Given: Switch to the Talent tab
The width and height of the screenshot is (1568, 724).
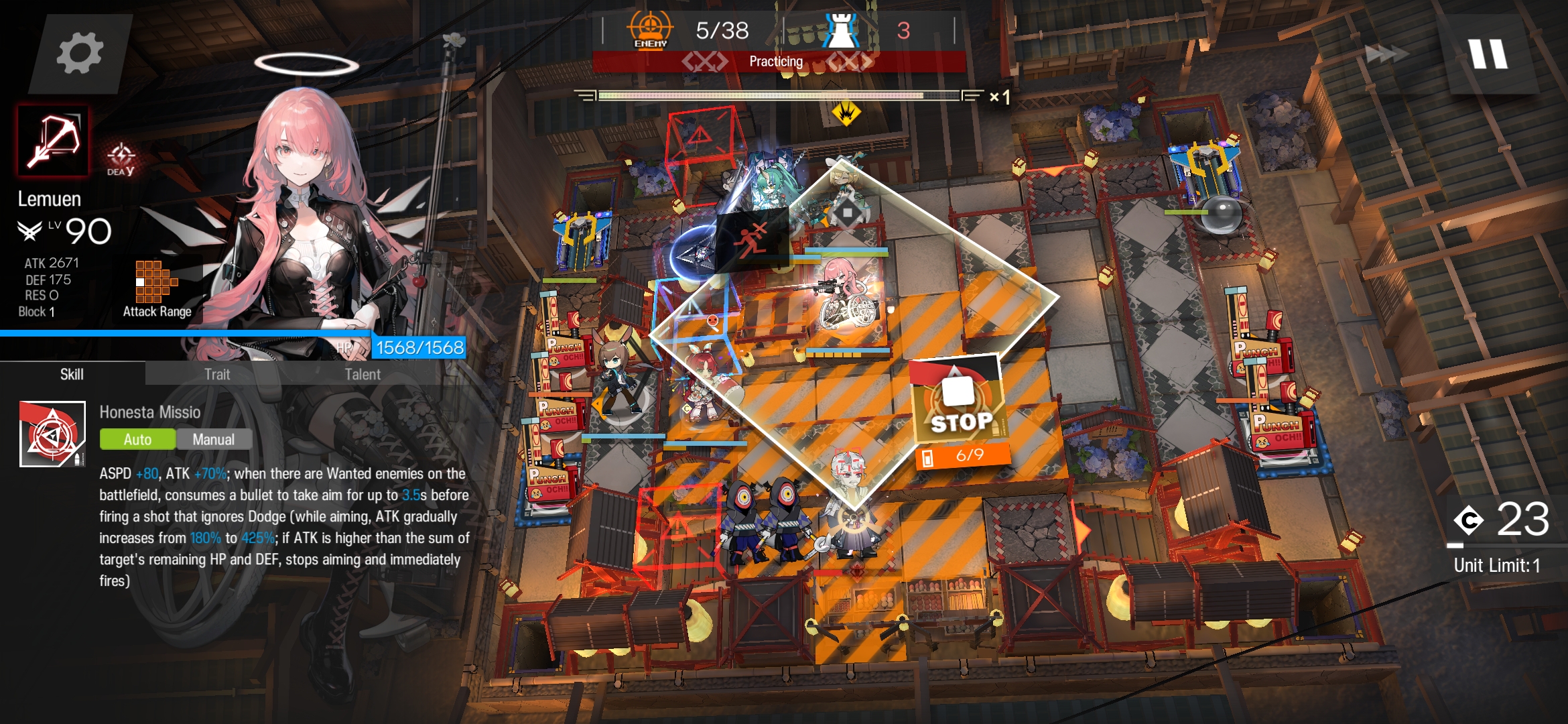Looking at the screenshot, I should click(363, 374).
